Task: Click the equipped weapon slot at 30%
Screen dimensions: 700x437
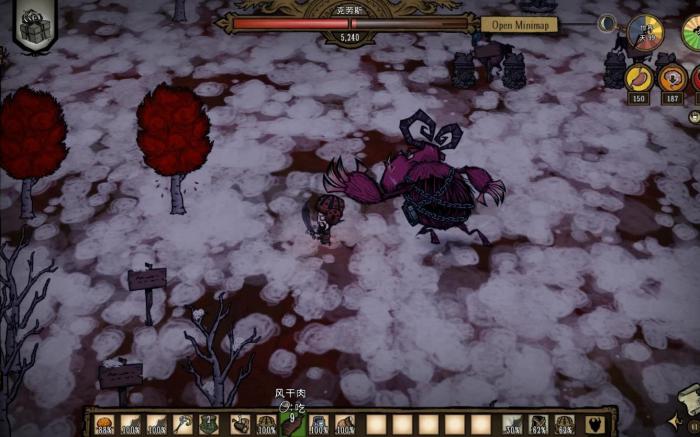Action: click(513, 424)
